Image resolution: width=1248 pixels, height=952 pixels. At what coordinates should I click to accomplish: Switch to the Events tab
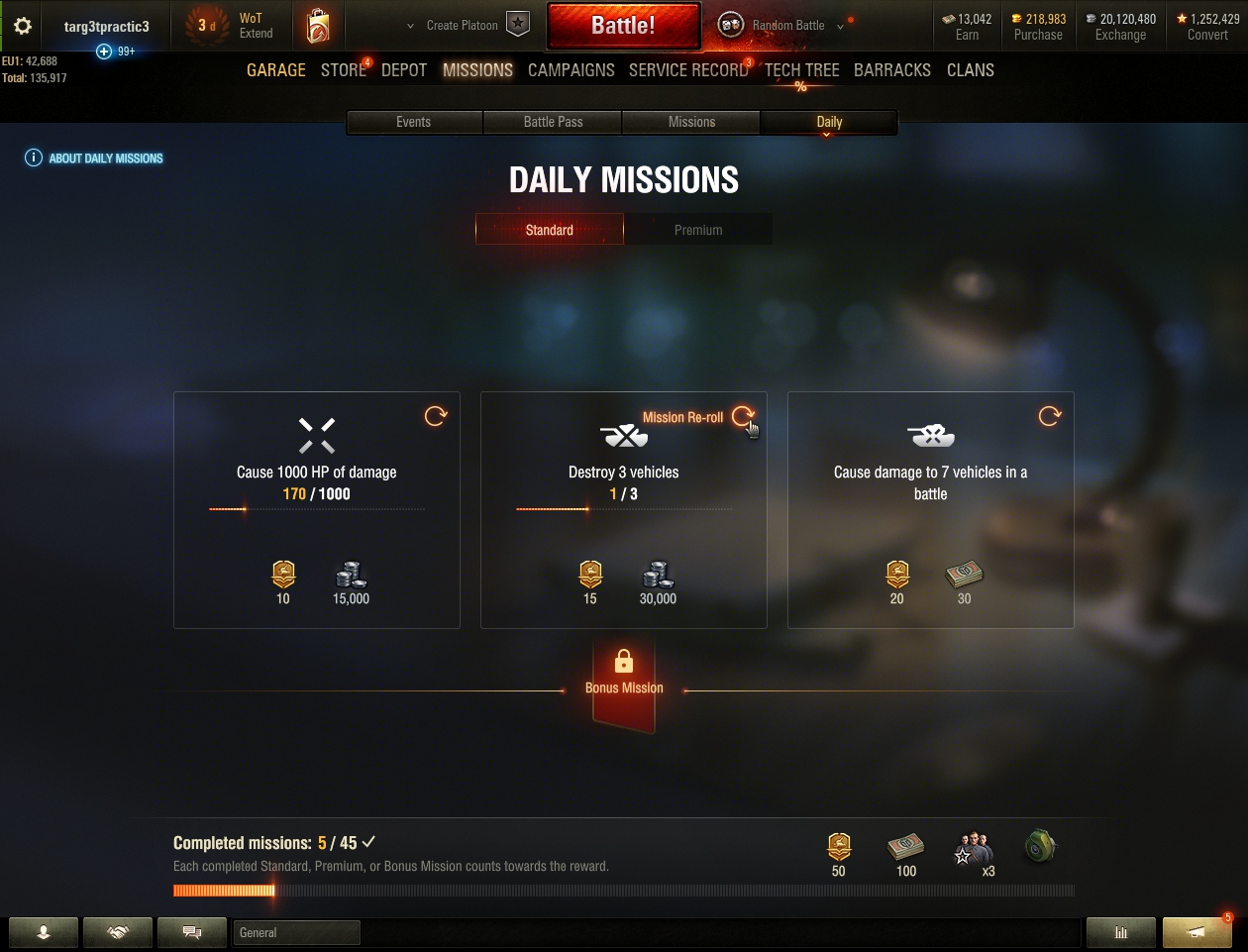click(x=414, y=122)
